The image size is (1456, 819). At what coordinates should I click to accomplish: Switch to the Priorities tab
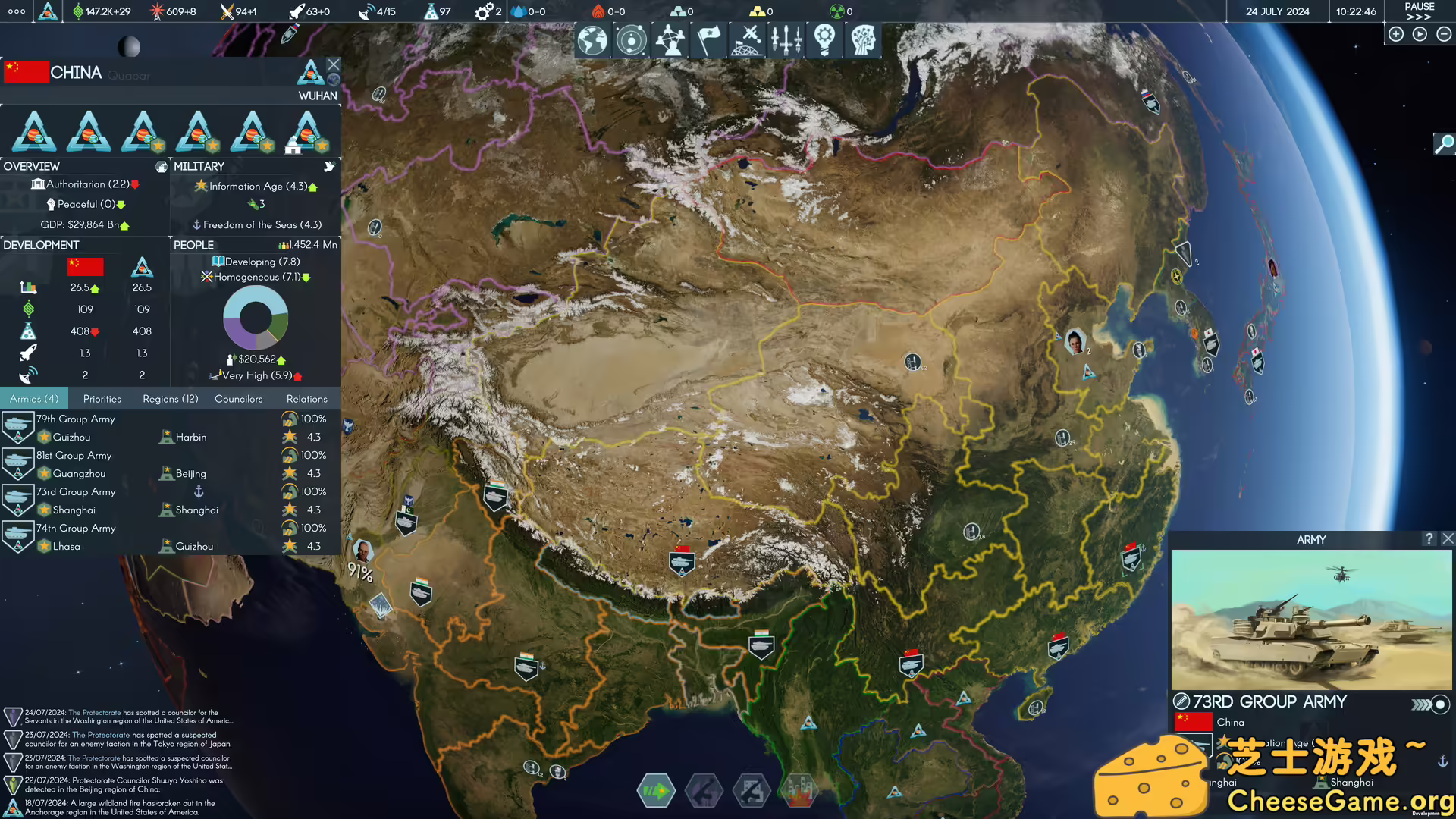[x=102, y=398]
